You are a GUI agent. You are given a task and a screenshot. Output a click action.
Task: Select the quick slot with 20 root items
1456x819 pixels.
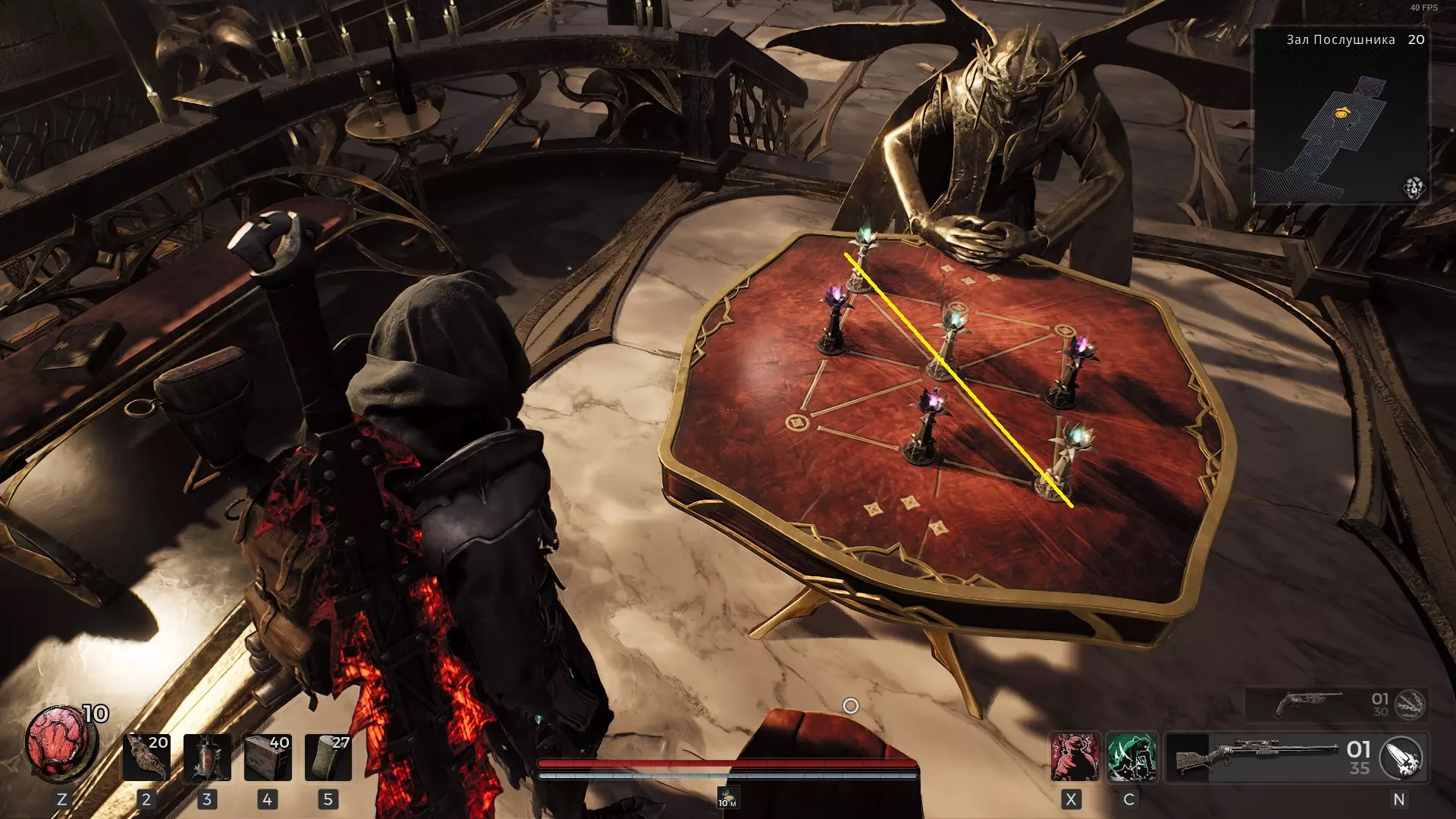146,757
